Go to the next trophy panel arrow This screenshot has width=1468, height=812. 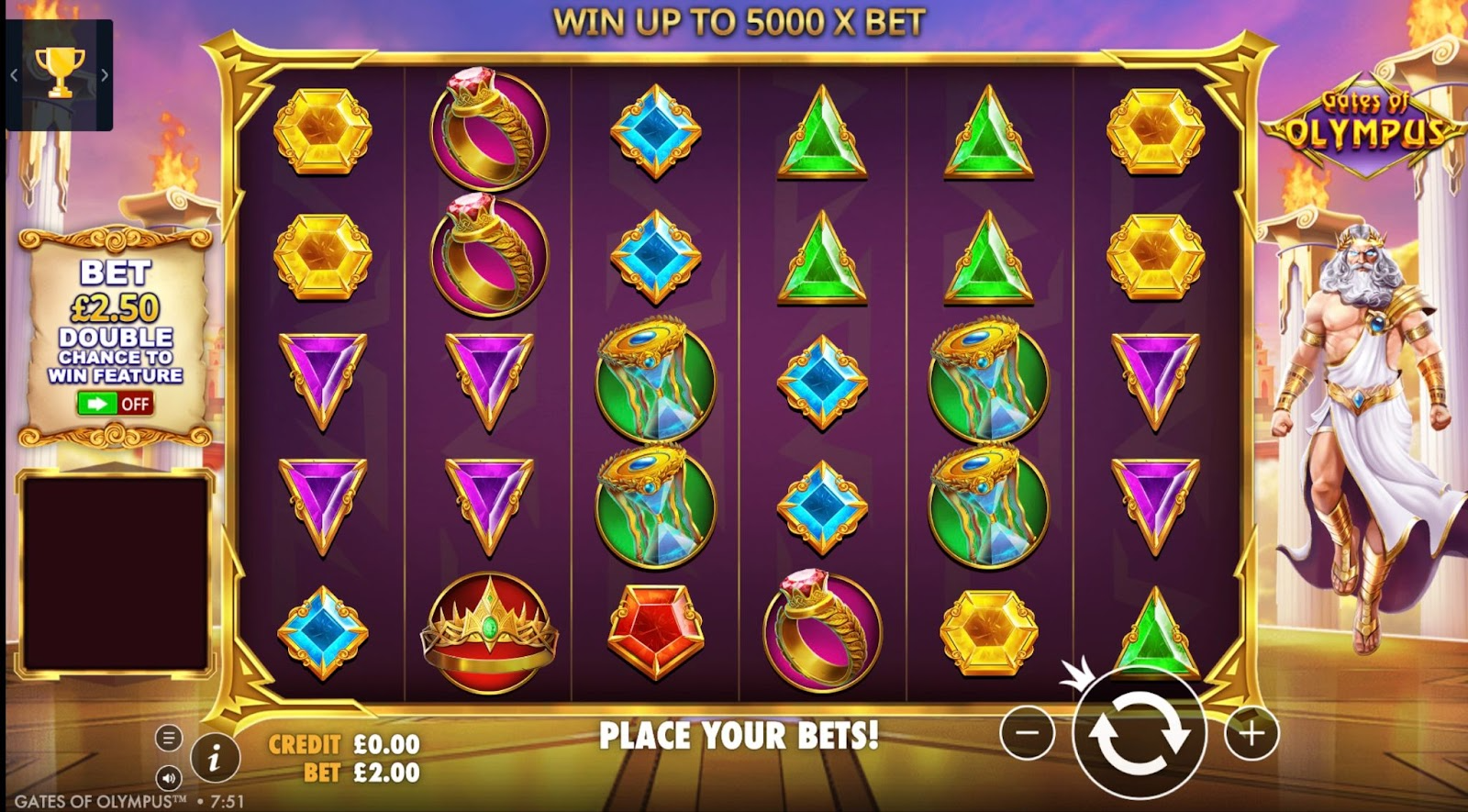pos(105,75)
